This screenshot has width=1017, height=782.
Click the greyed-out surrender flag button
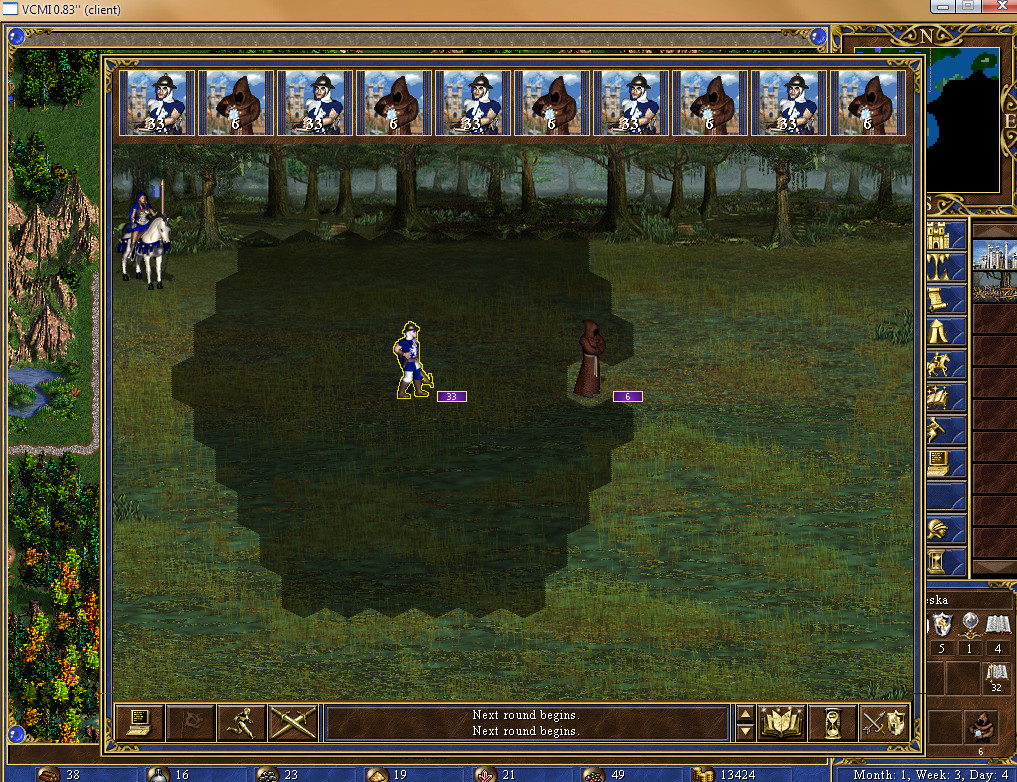tap(190, 723)
